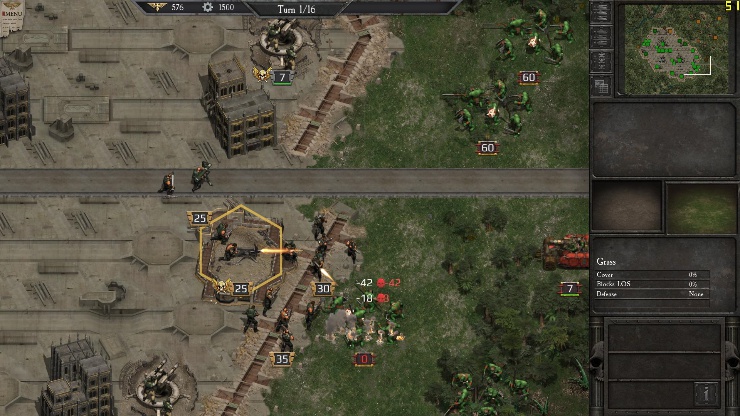Image resolution: width=740 pixels, height=416 pixels.
Task: Select the unit in the yellow hexagon
Action: 240,251
